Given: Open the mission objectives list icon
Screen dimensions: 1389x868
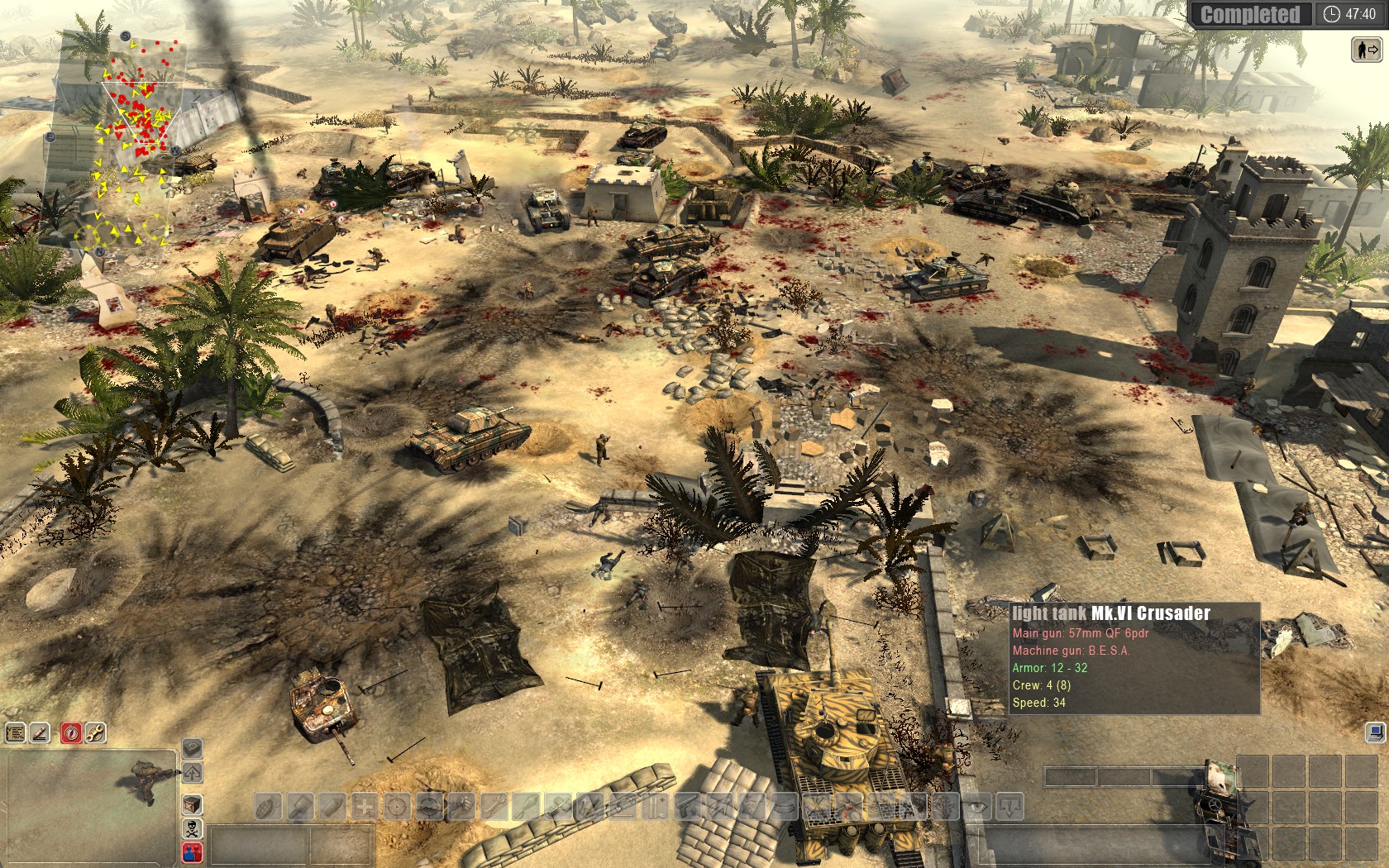Looking at the screenshot, I should click(x=15, y=732).
